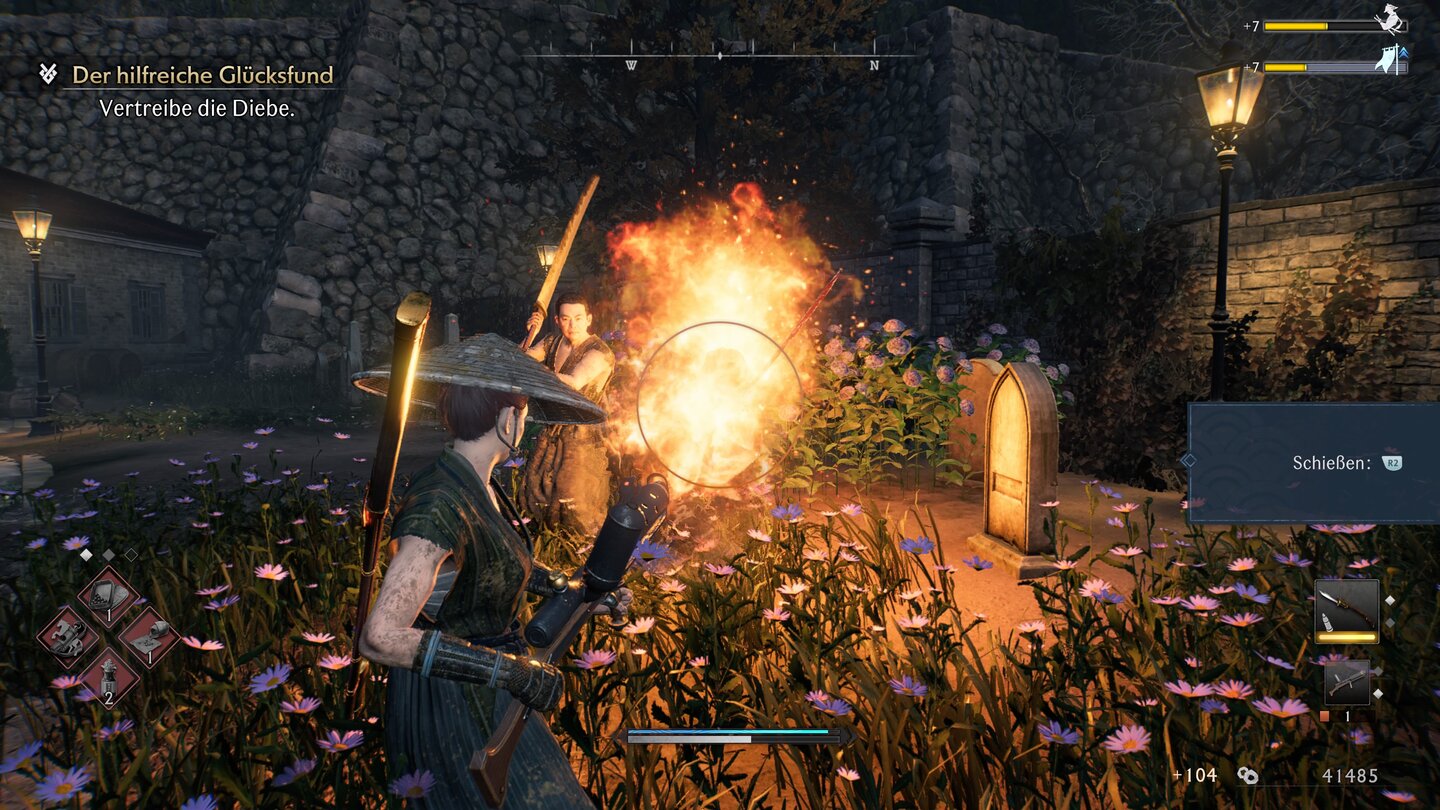Click the compass bar at the top
The image size is (1440, 810).
click(720, 57)
